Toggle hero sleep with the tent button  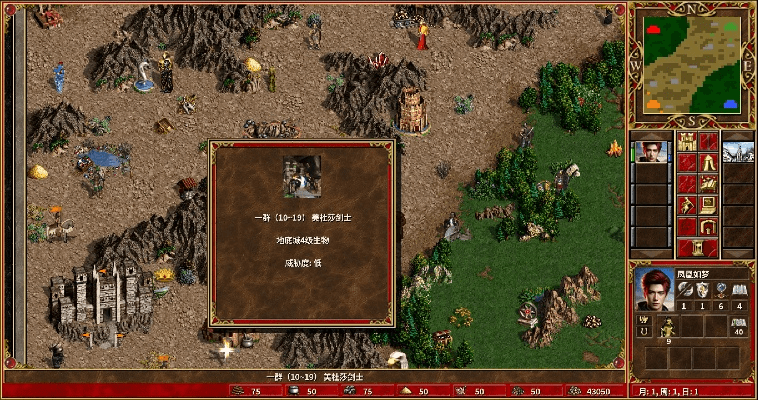(x=708, y=163)
